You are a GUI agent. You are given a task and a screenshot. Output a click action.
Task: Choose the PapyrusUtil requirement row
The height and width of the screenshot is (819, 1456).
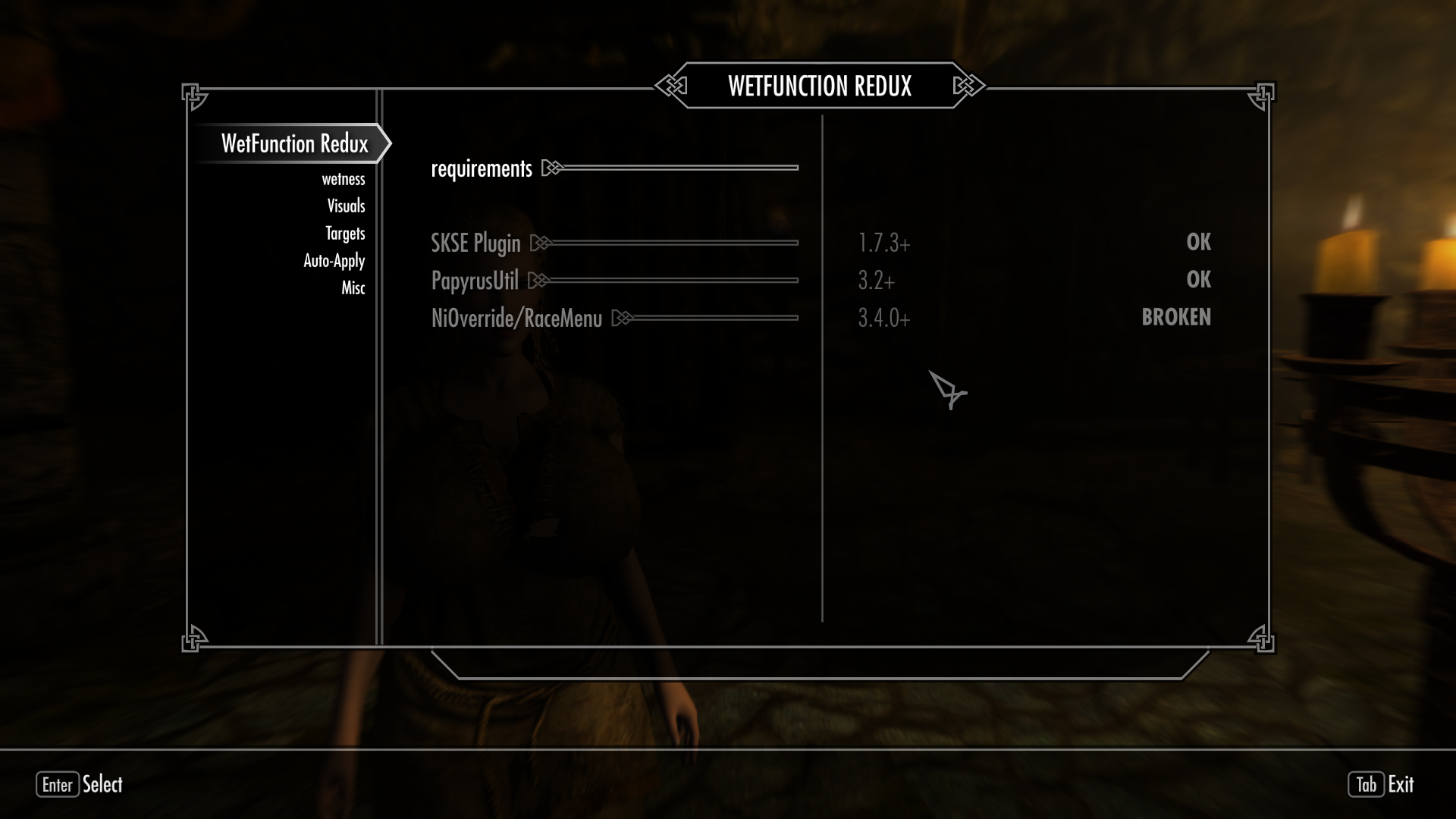tap(475, 281)
